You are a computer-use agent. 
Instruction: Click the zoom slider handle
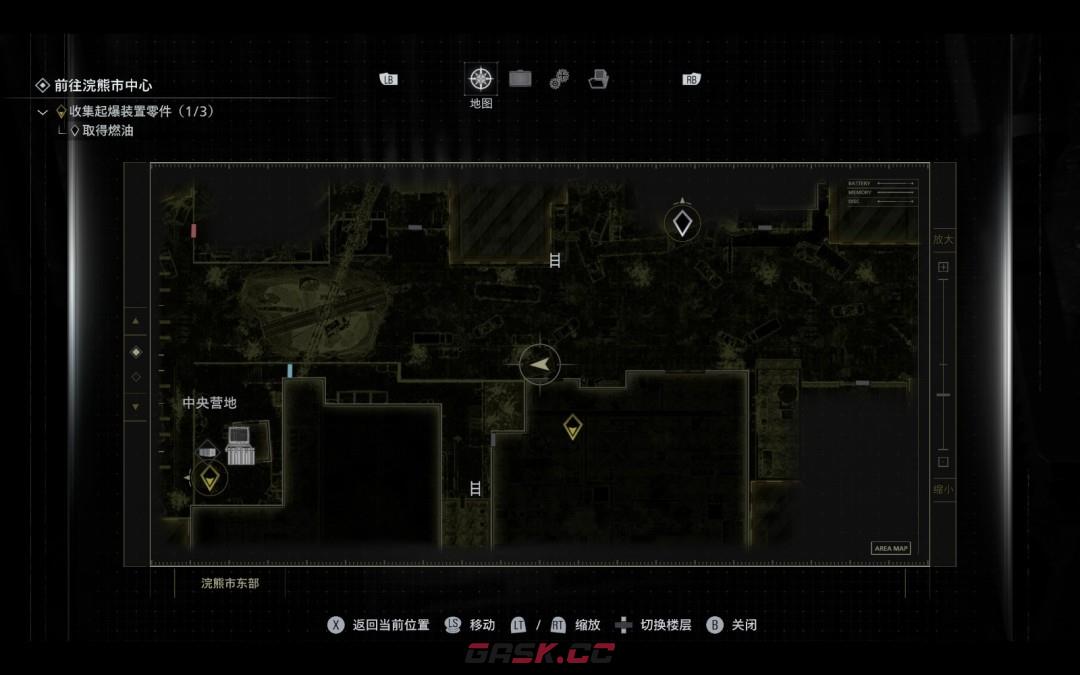943,395
